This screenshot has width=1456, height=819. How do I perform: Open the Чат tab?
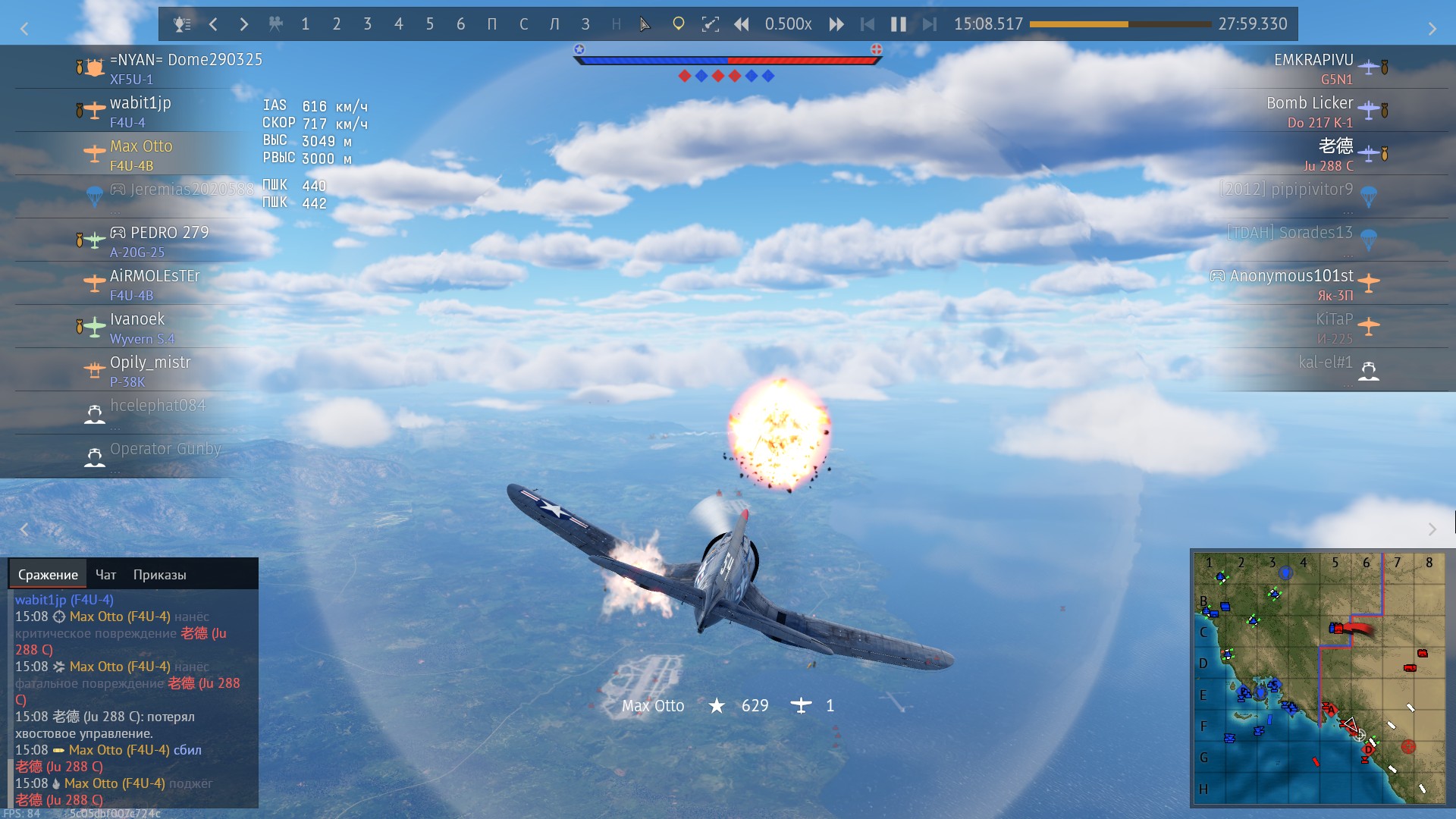[105, 575]
